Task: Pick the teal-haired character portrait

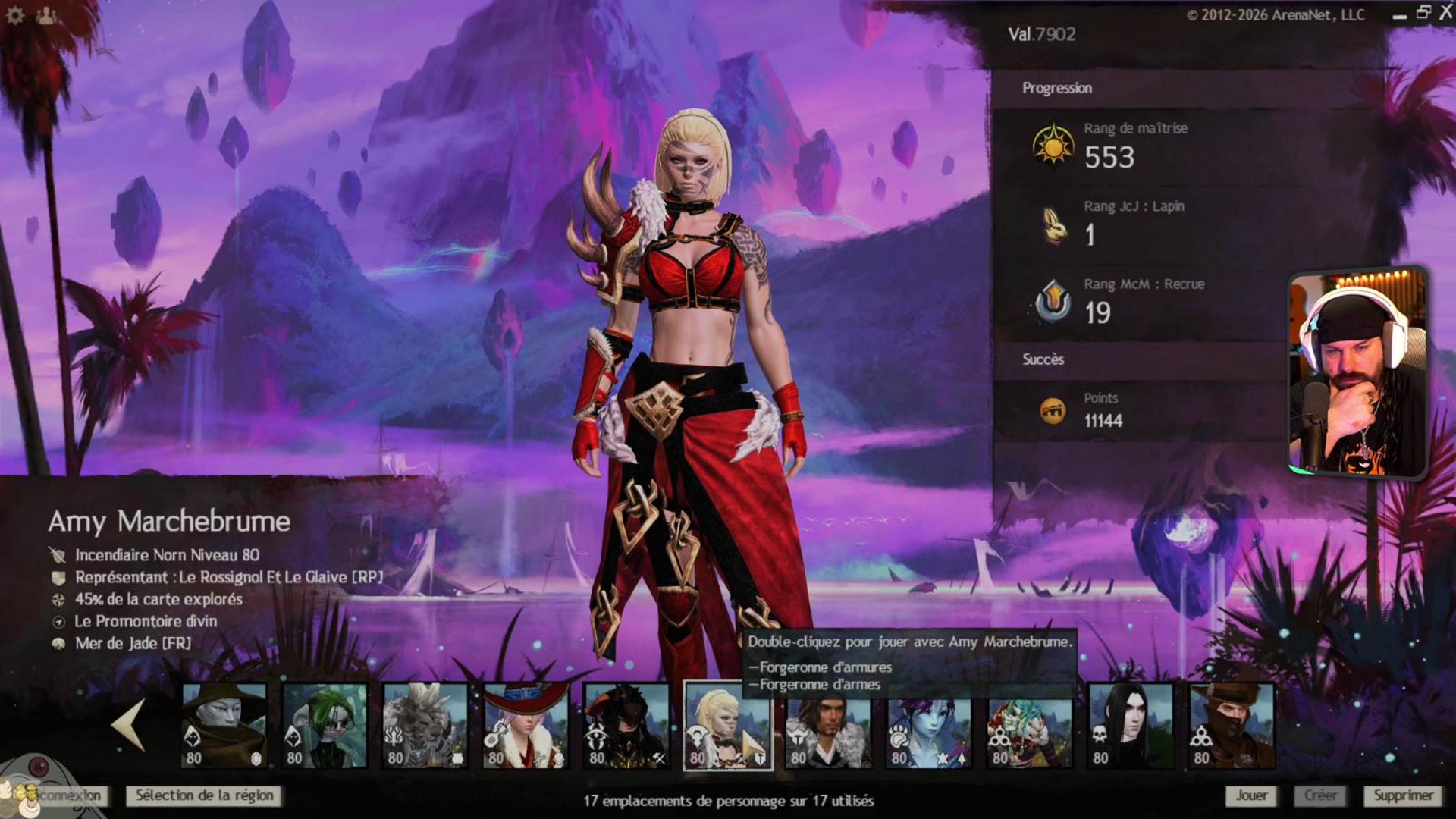Action: coord(1031,726)
